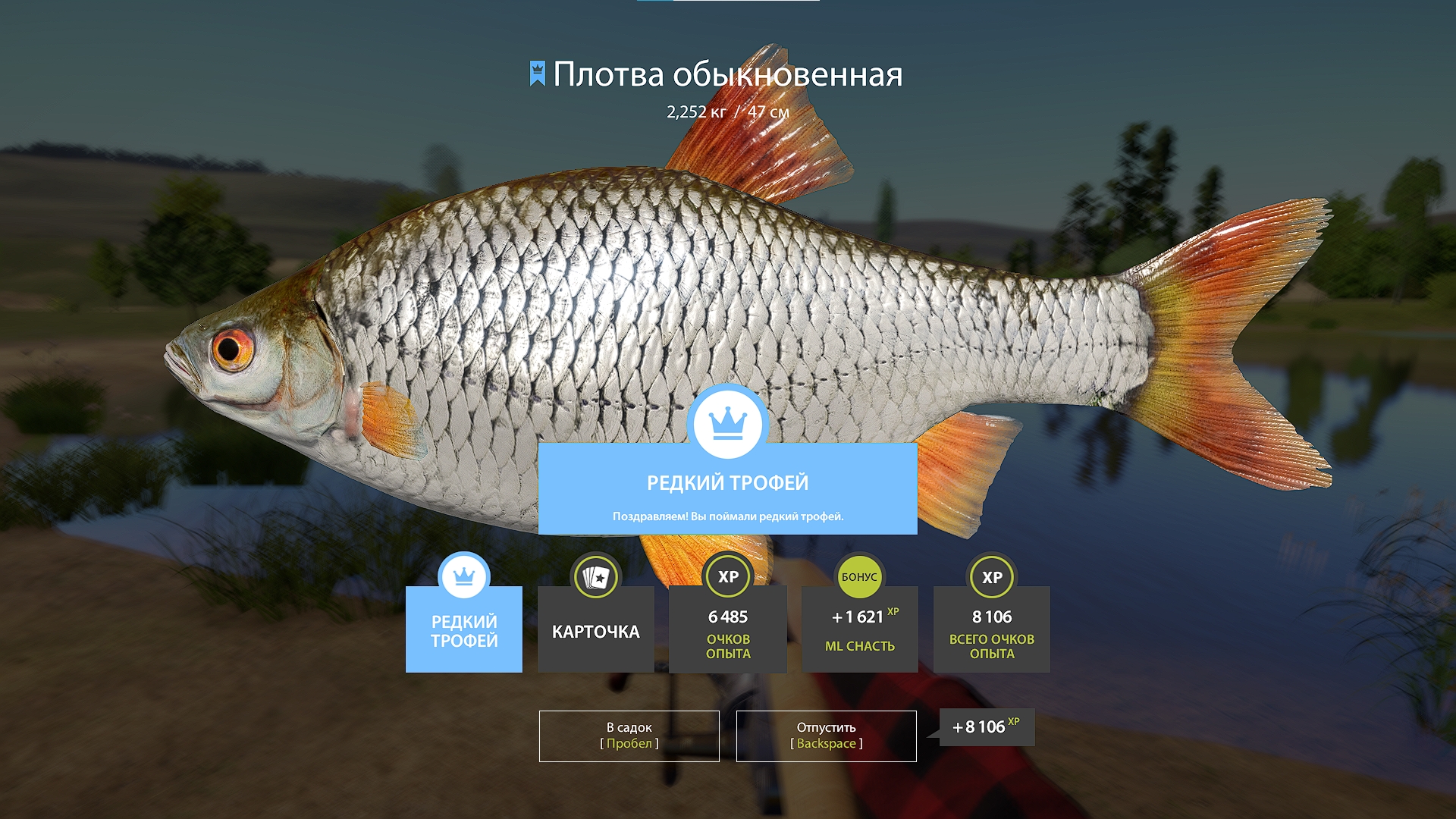1456x819 pixels.
Task: Open the РЕДКИЙ ТРОФЕЙ info panel
Action: [x=727, y=482]
